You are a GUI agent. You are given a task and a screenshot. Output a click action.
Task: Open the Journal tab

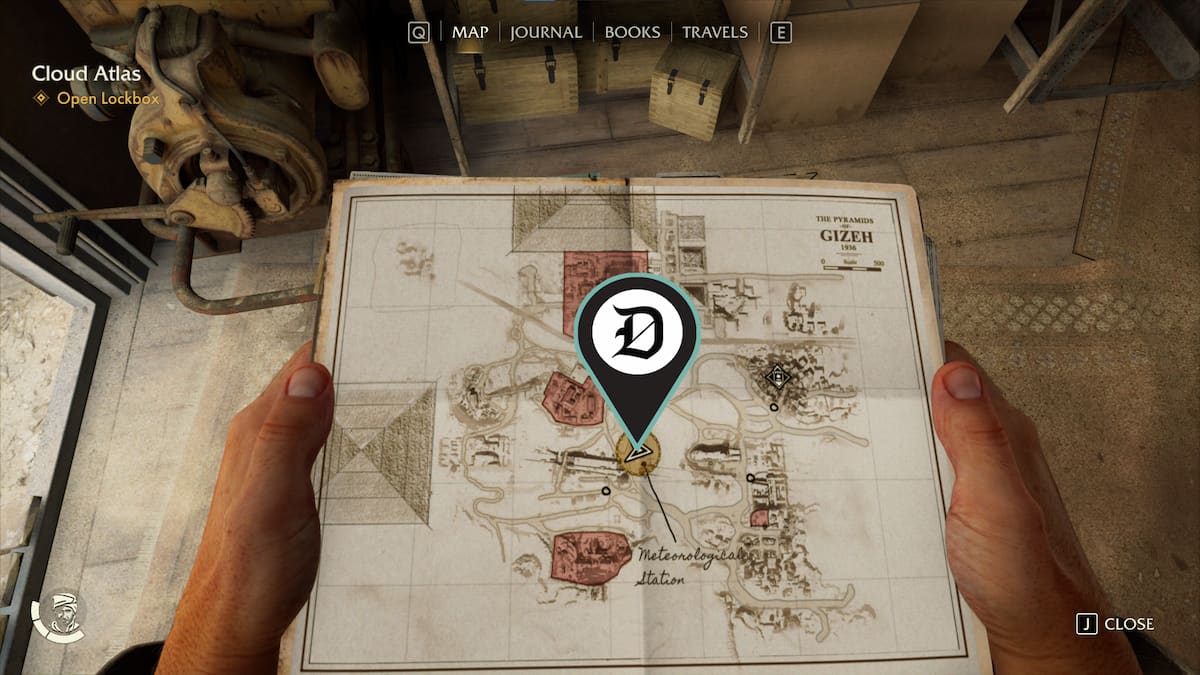546,32
